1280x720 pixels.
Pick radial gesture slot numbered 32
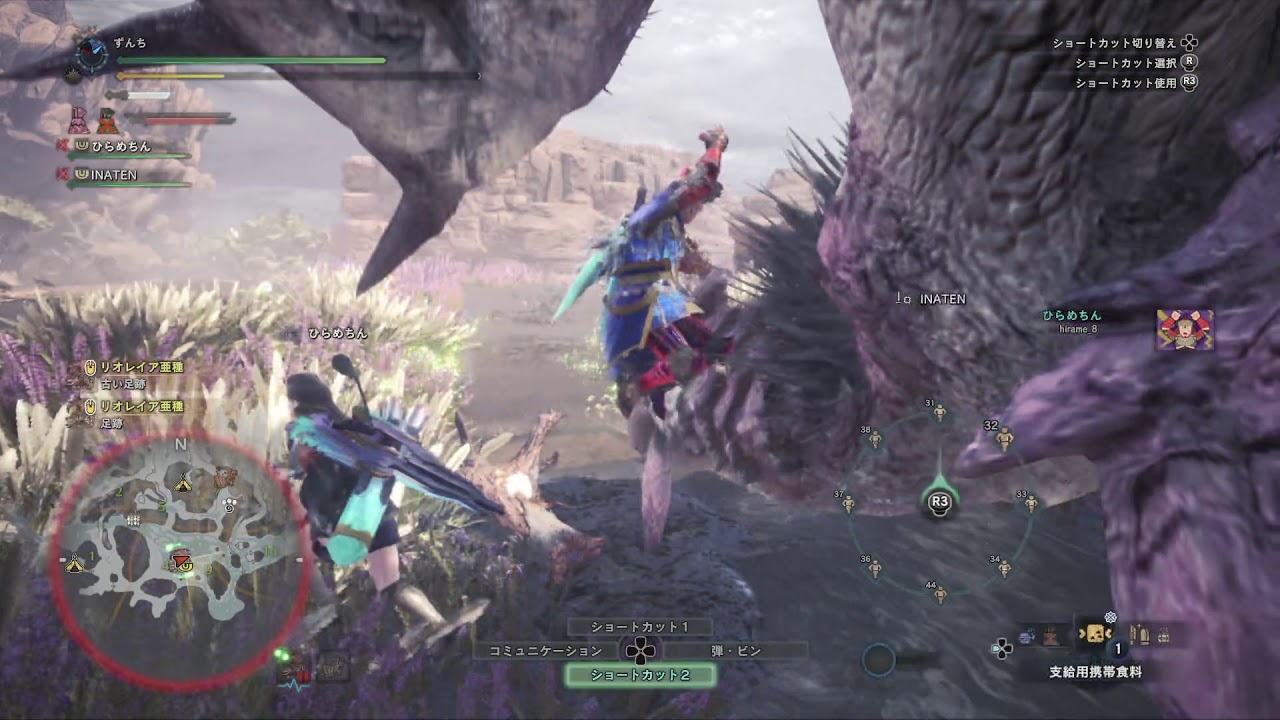click(x=1004, y=437)
